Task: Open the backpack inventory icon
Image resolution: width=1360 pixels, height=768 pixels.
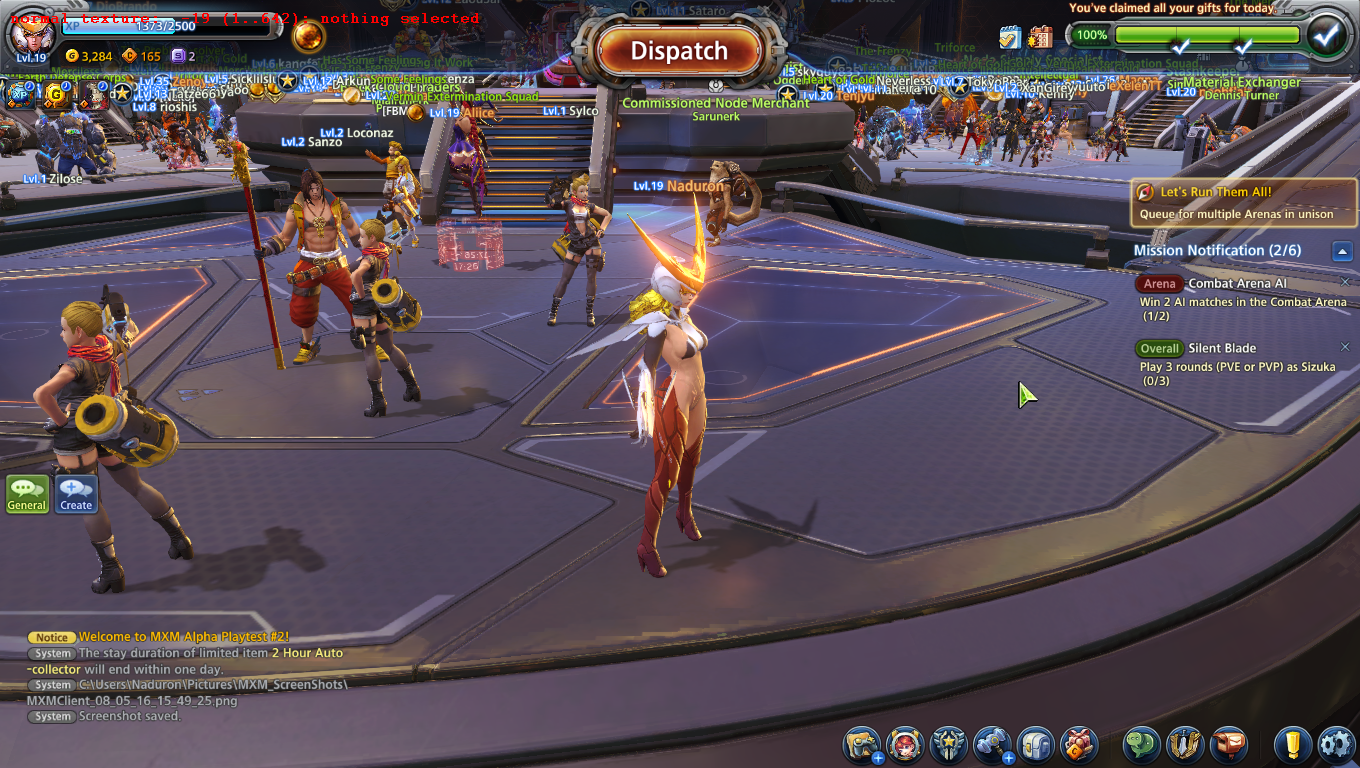Action: 1036,745
